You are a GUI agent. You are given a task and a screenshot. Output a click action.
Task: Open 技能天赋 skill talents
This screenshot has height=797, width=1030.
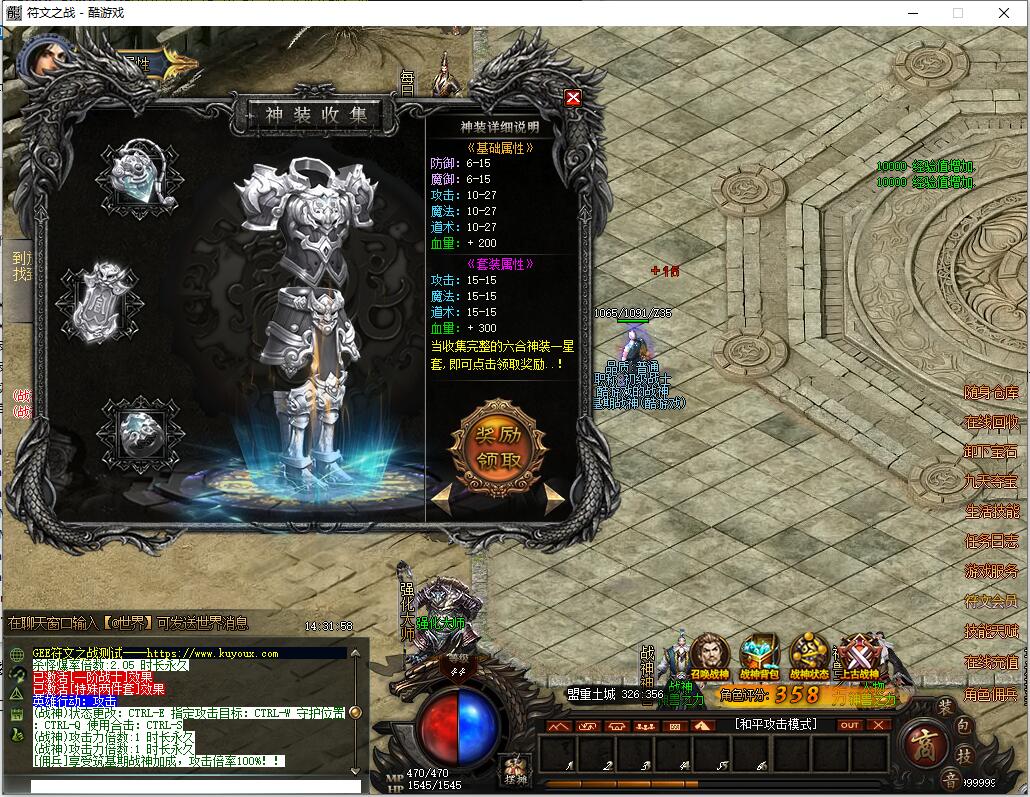click(991, 632)
